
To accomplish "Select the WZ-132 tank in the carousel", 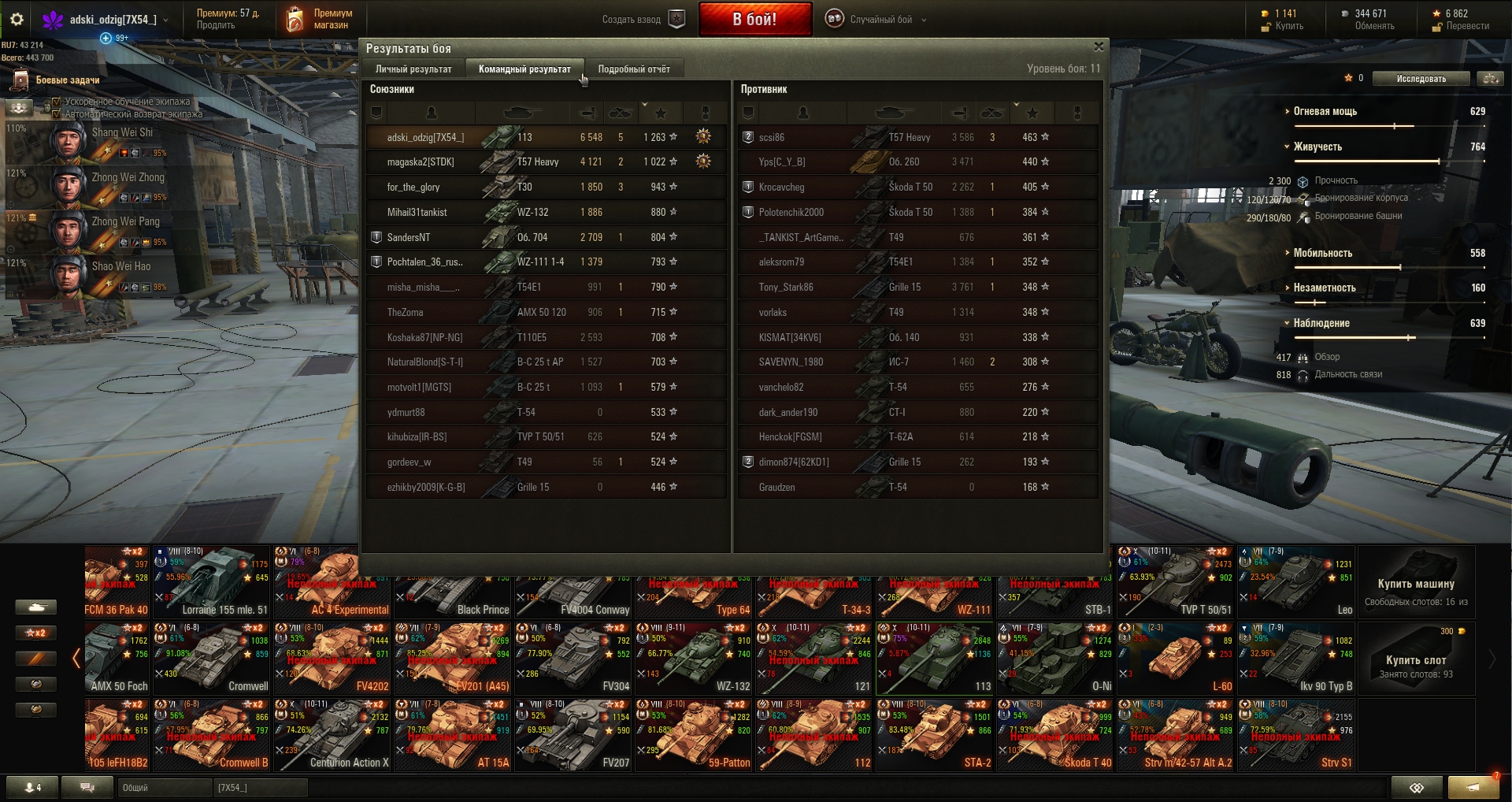I will point(694,659).
